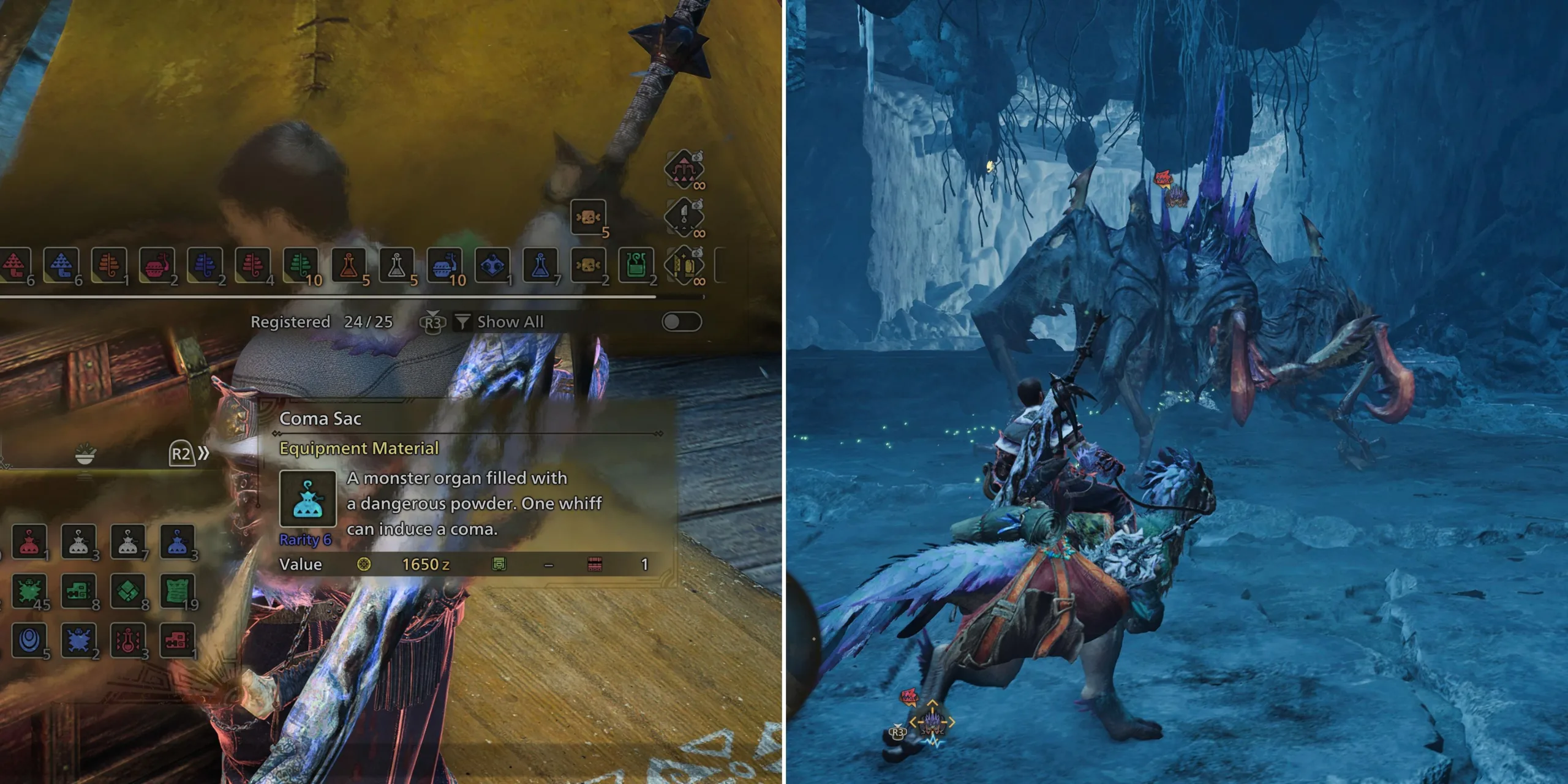Viewport: 1568px width, 784px height.
Task: Select the honey item with count 2
Action: pos(588,265)
